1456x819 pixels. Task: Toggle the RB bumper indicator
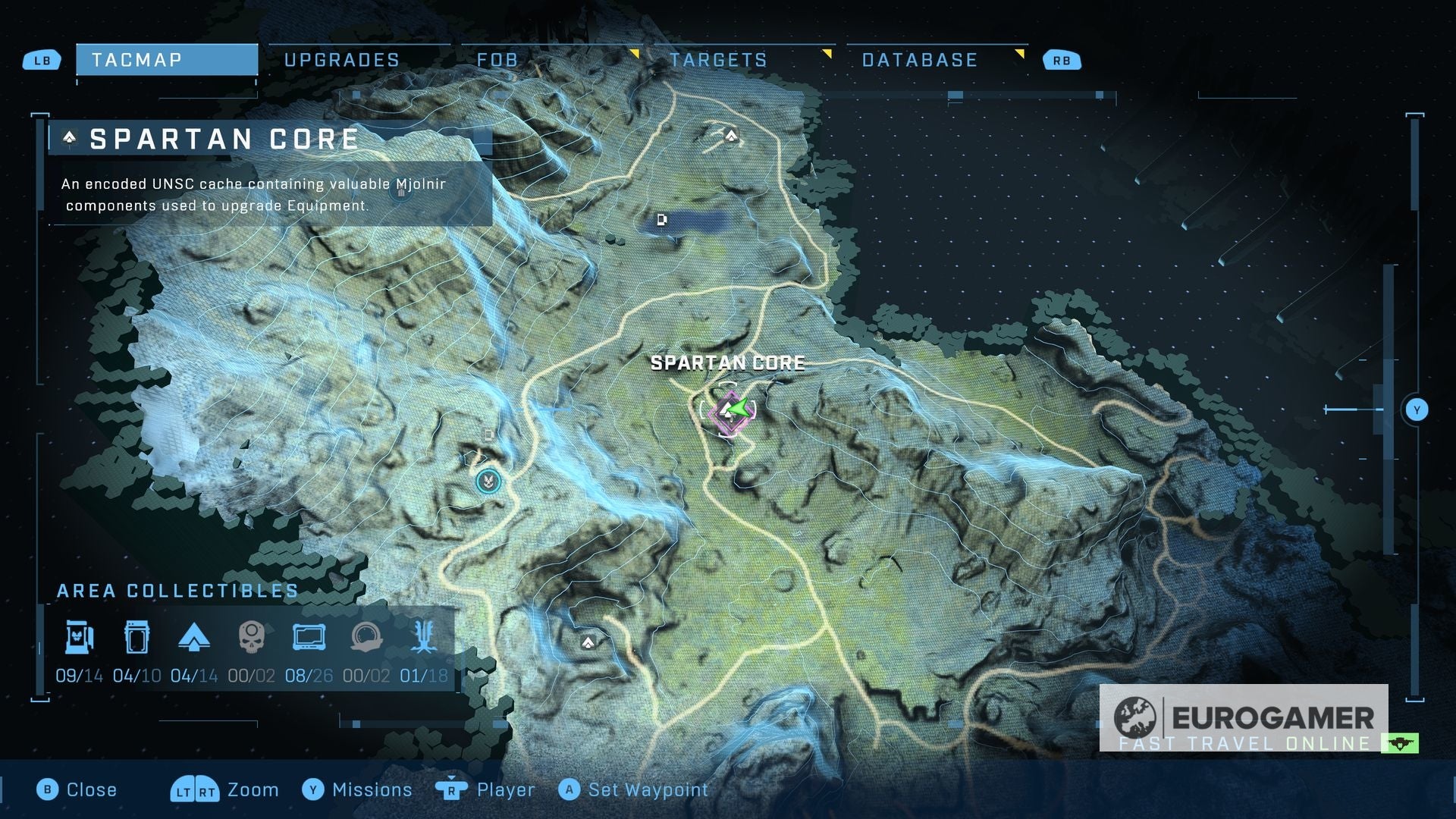tap(1062, 60)
